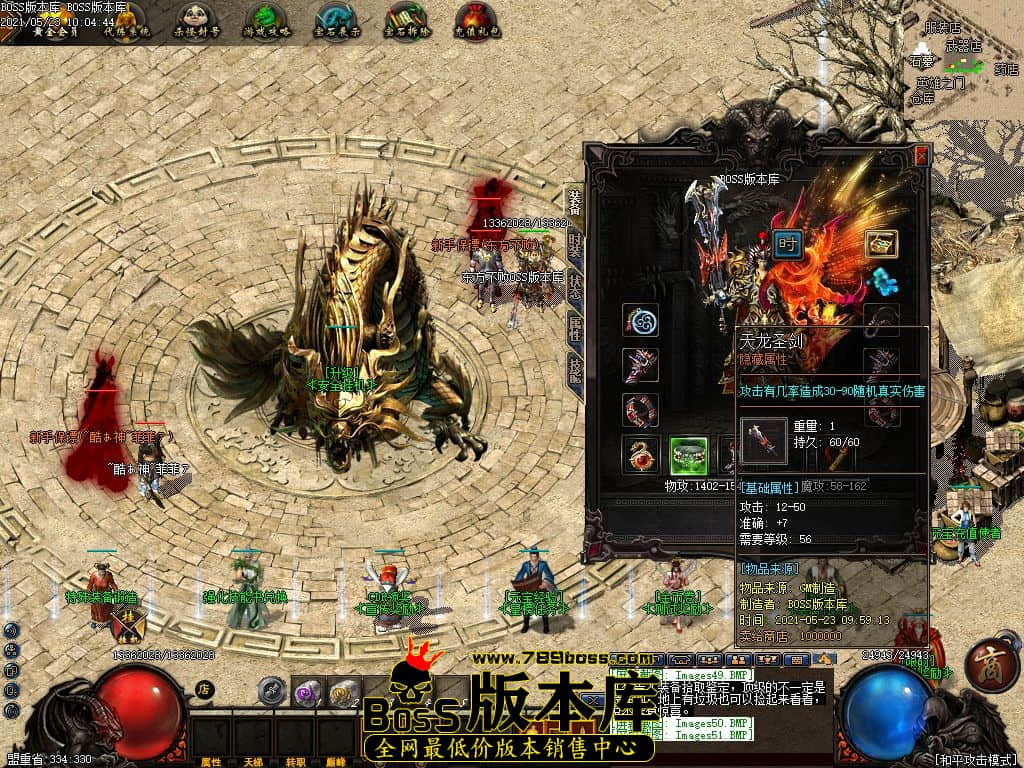
Task: Open 宝石展示 gem display menu
Action: [336, 20]
